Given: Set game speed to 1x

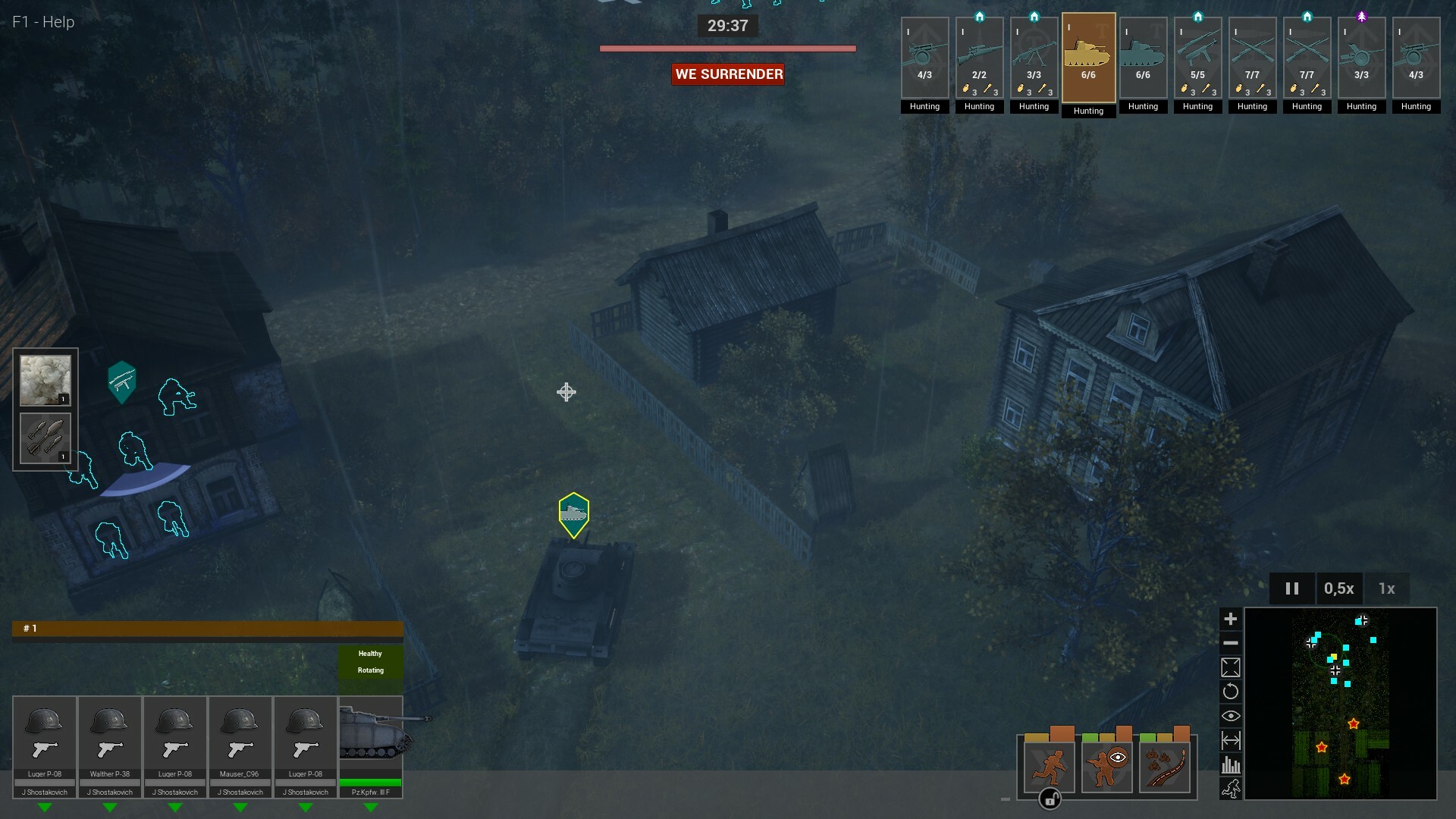Looking at the screenshot, I should tap(1387, 588).
